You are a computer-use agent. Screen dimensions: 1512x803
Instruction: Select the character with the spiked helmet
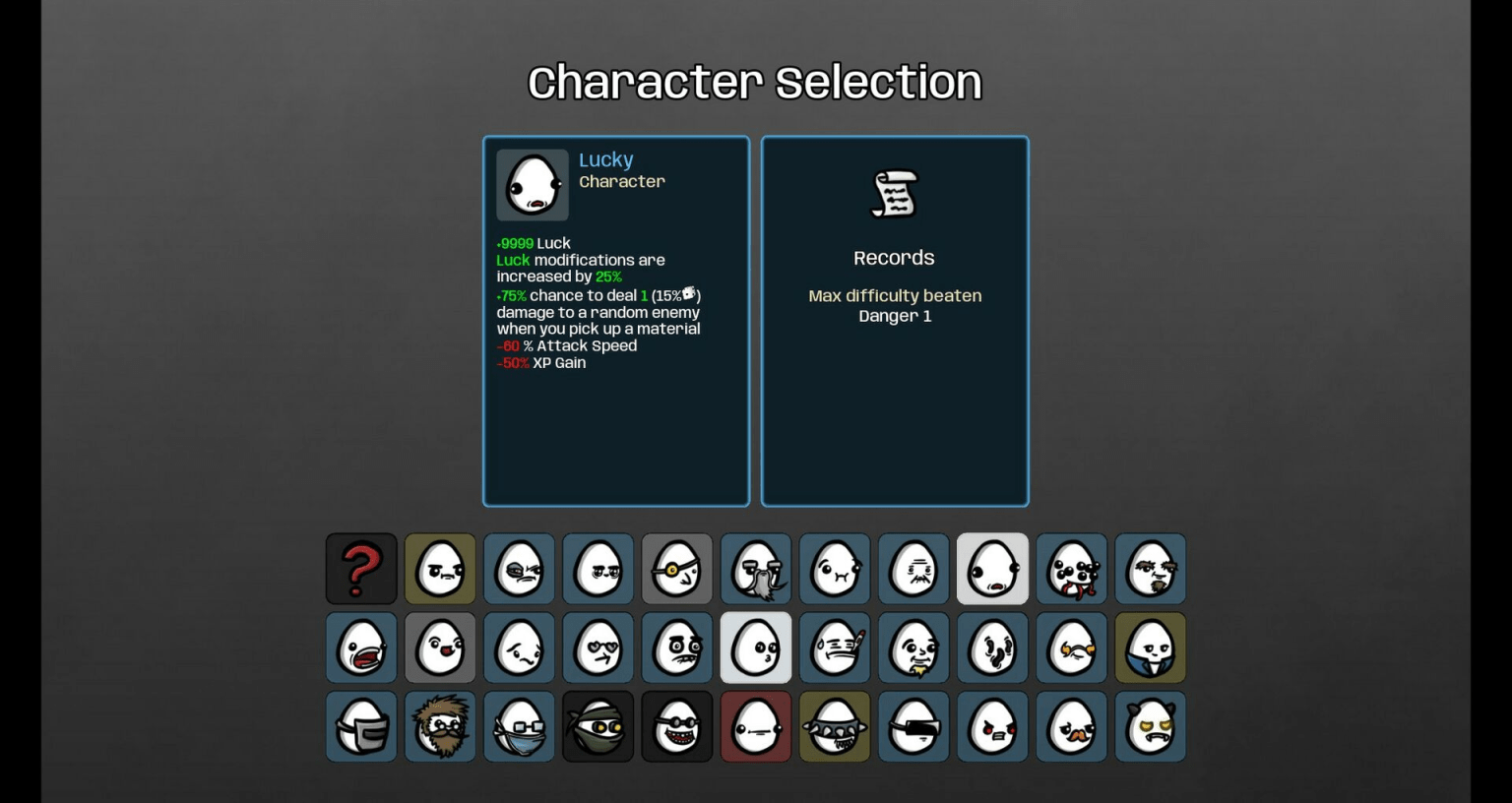835,726
